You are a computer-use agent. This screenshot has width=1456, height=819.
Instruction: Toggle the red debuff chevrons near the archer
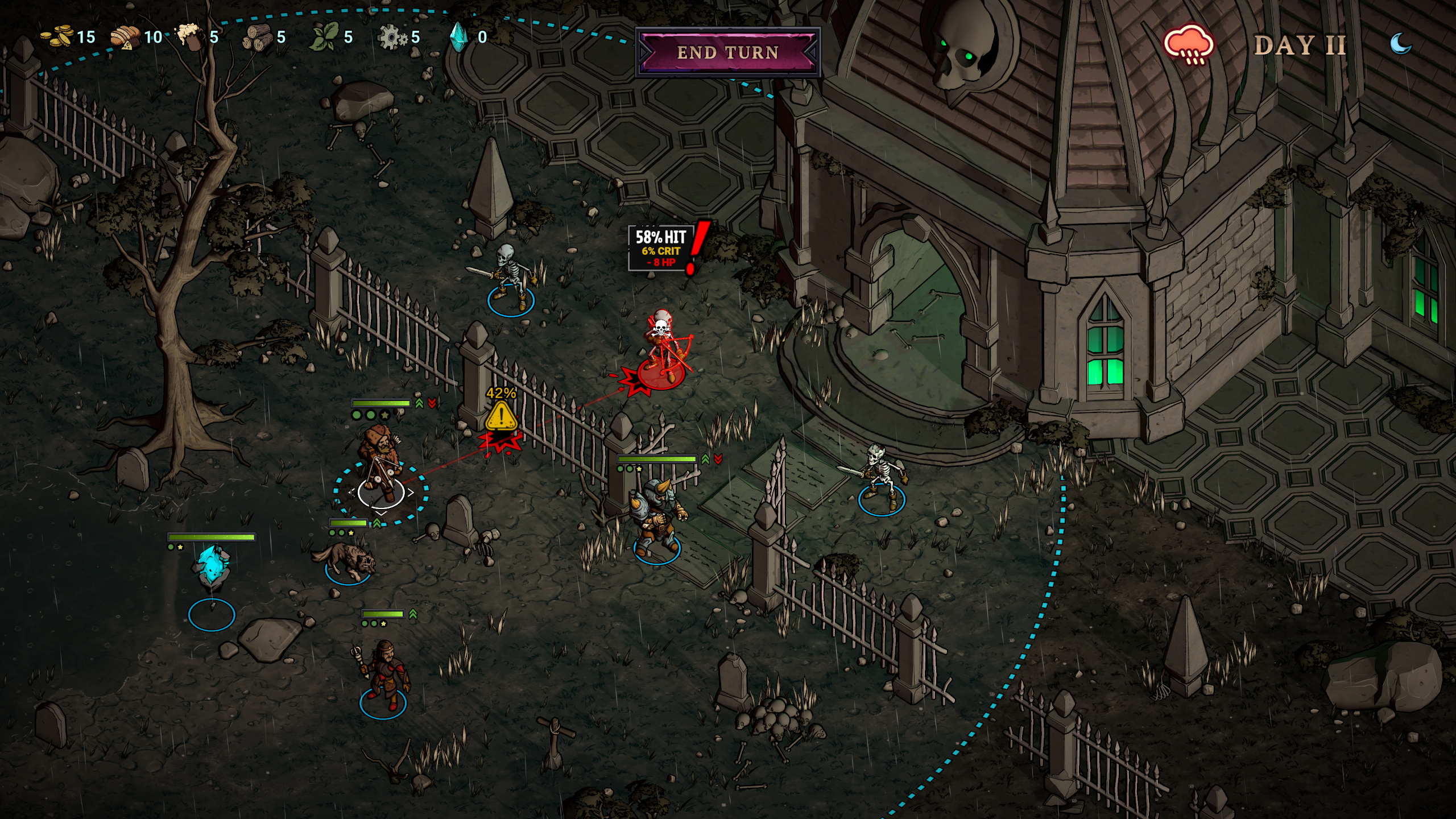click(432, 403)
